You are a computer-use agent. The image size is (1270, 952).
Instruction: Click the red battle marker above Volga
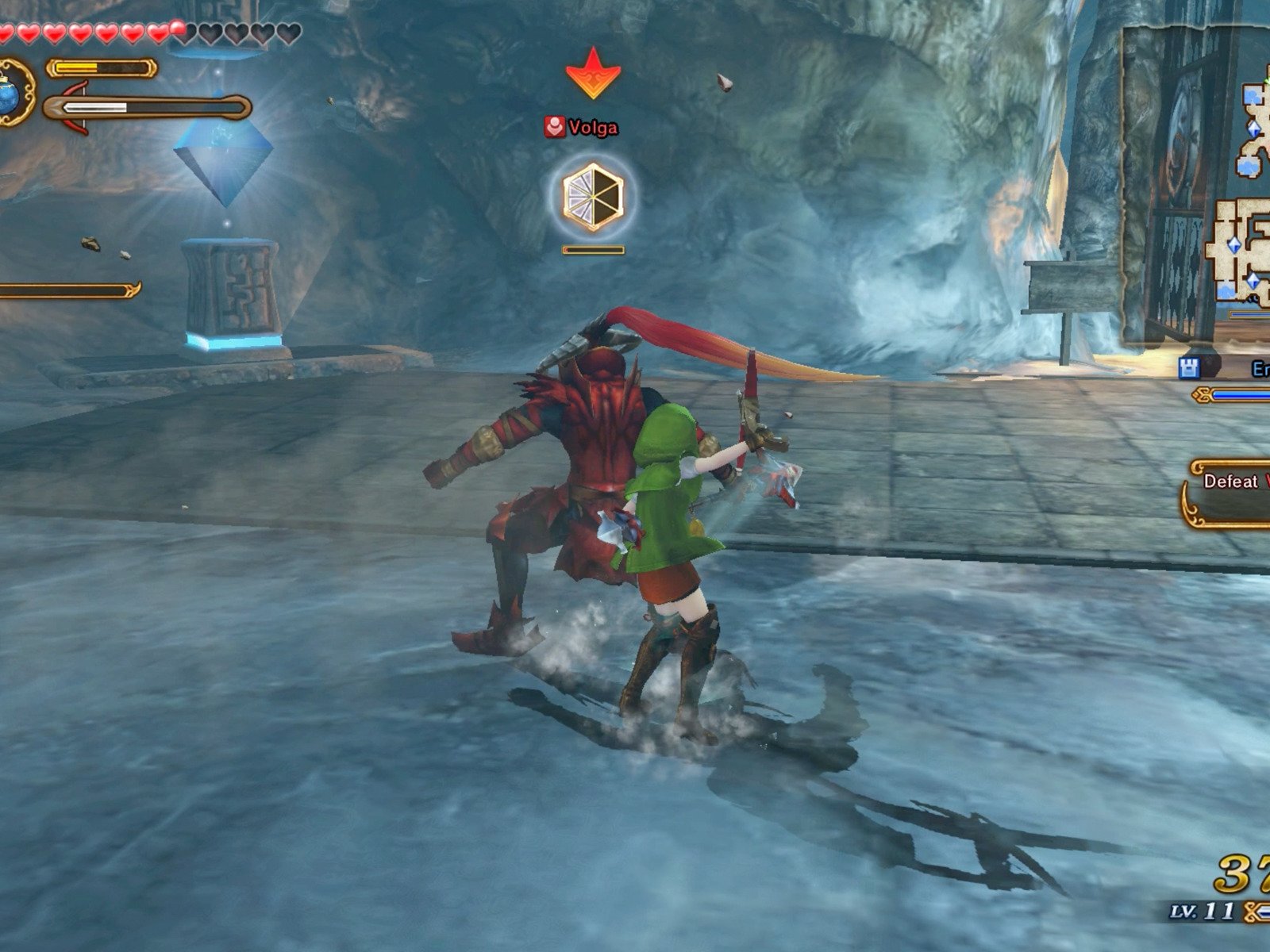pyautogui.click(x=594, y=74)
